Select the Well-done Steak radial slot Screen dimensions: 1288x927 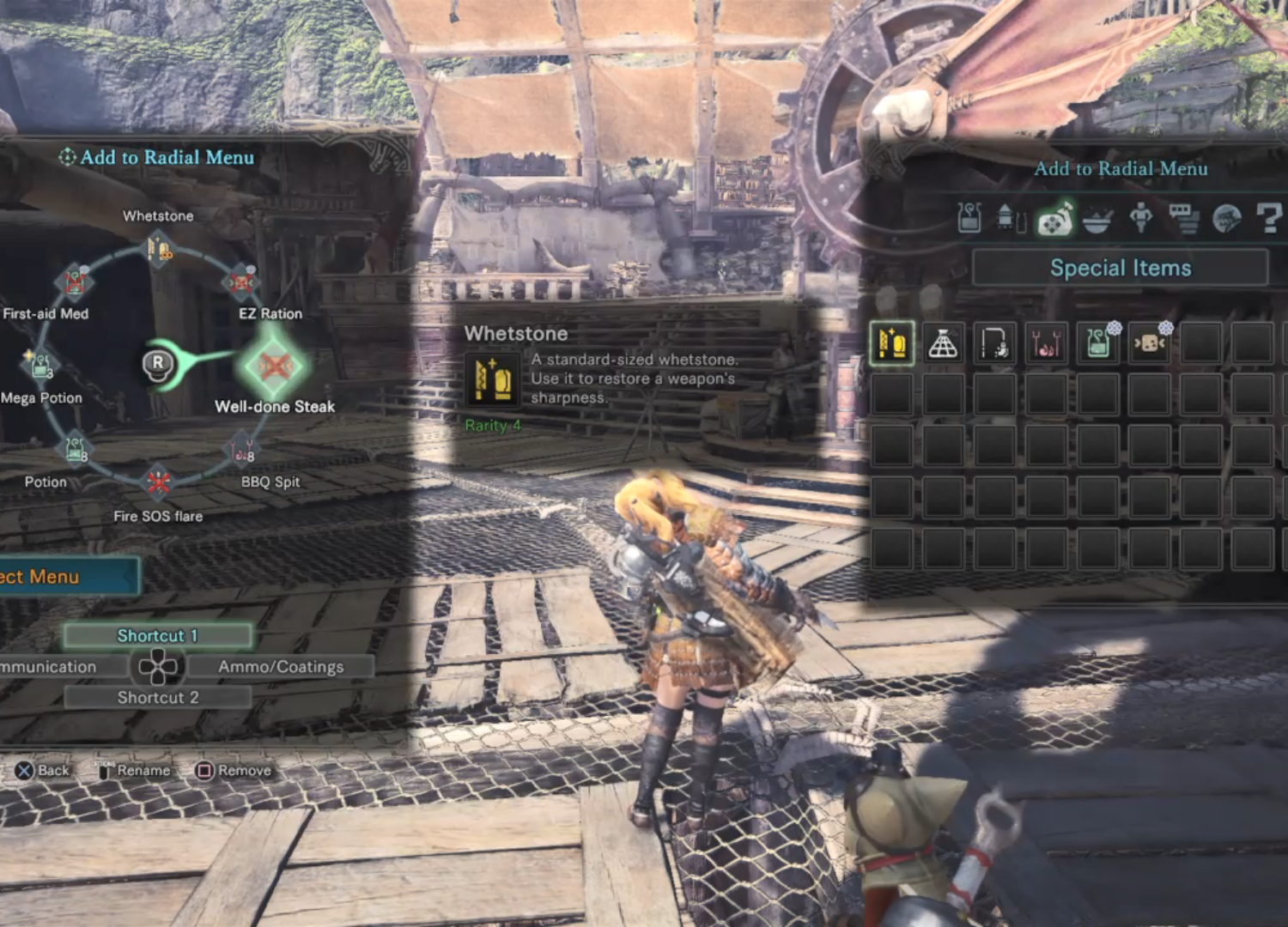point(274,367)
